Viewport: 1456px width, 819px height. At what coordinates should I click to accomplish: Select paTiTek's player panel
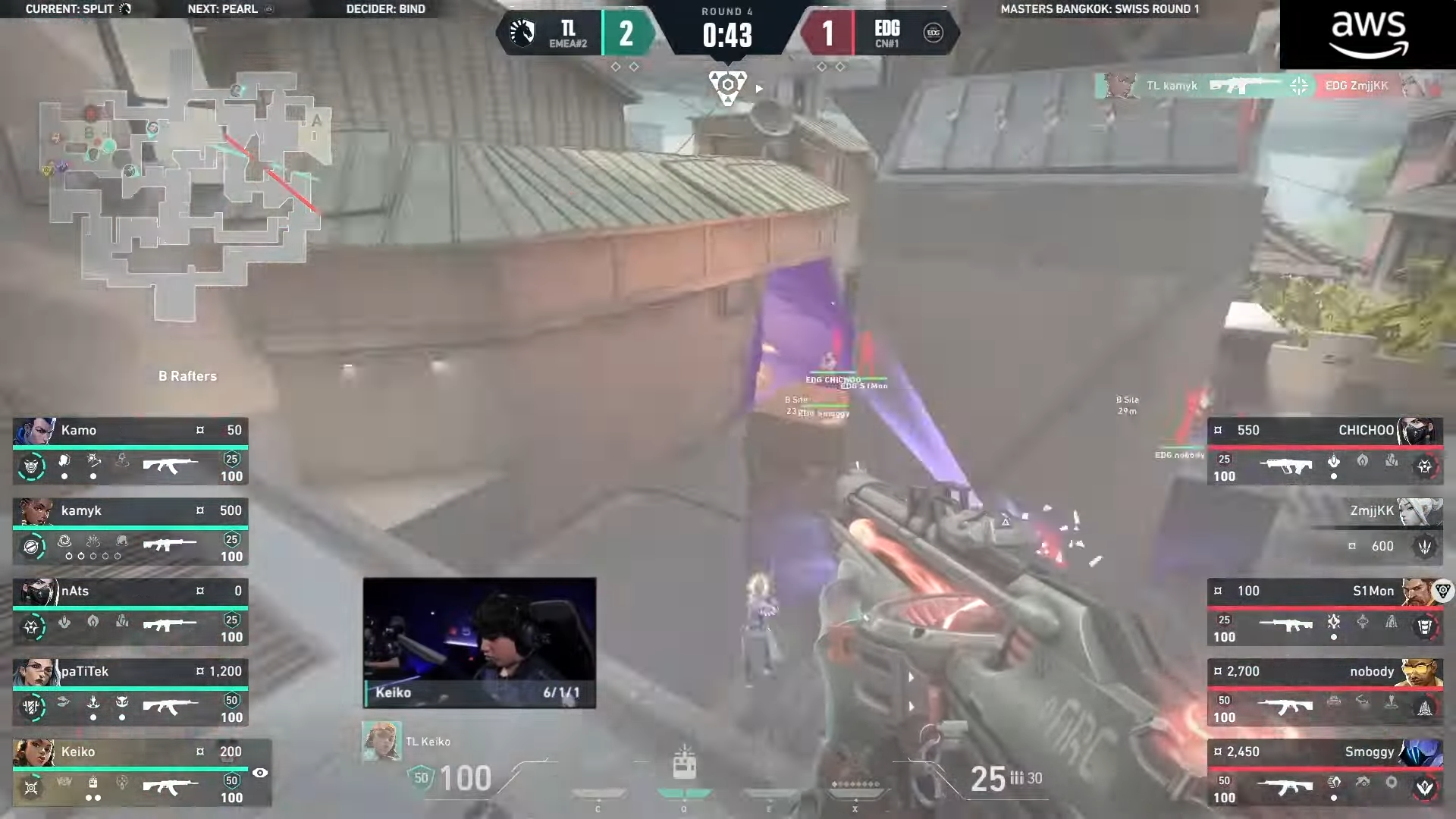tap(130, 694)
